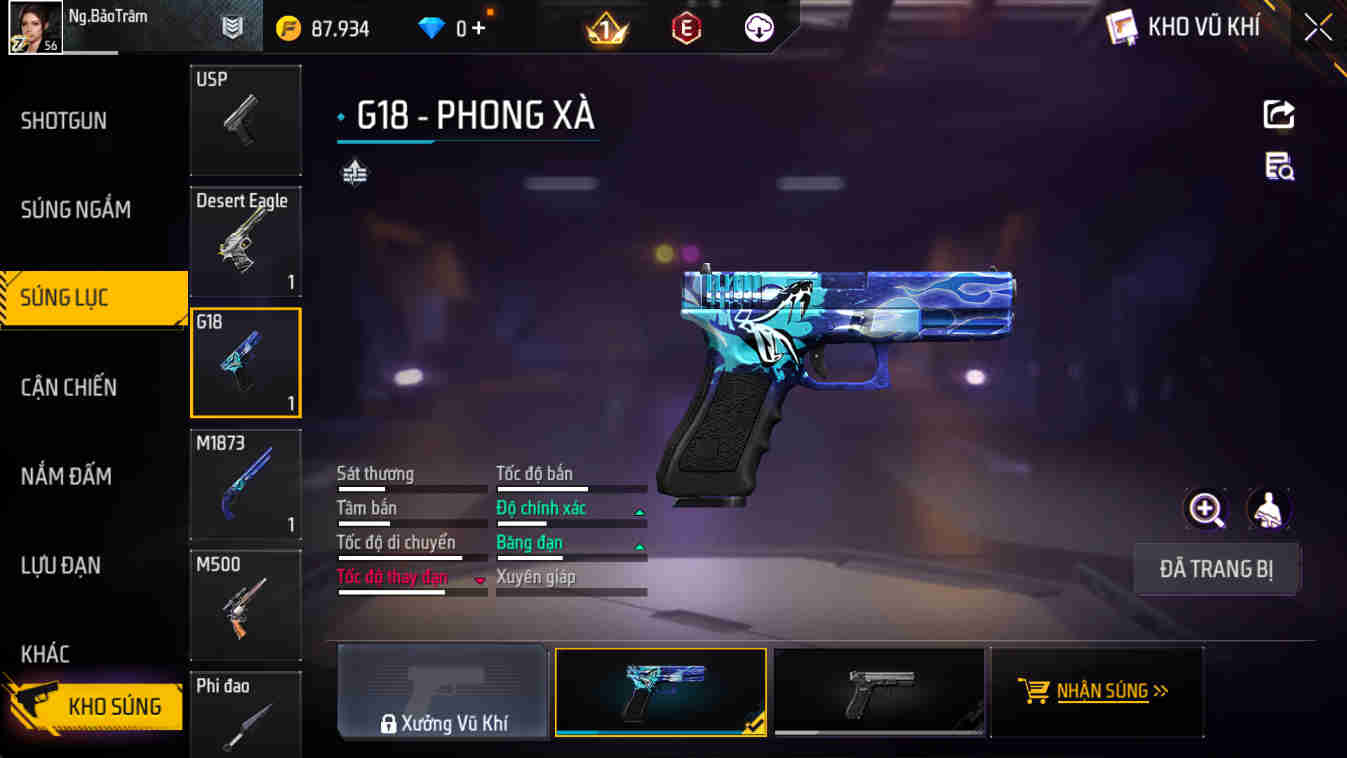This screenshot has width=1347, height=758.
Task: Select the red hexagon E event icon
Action: pos(686,26)
